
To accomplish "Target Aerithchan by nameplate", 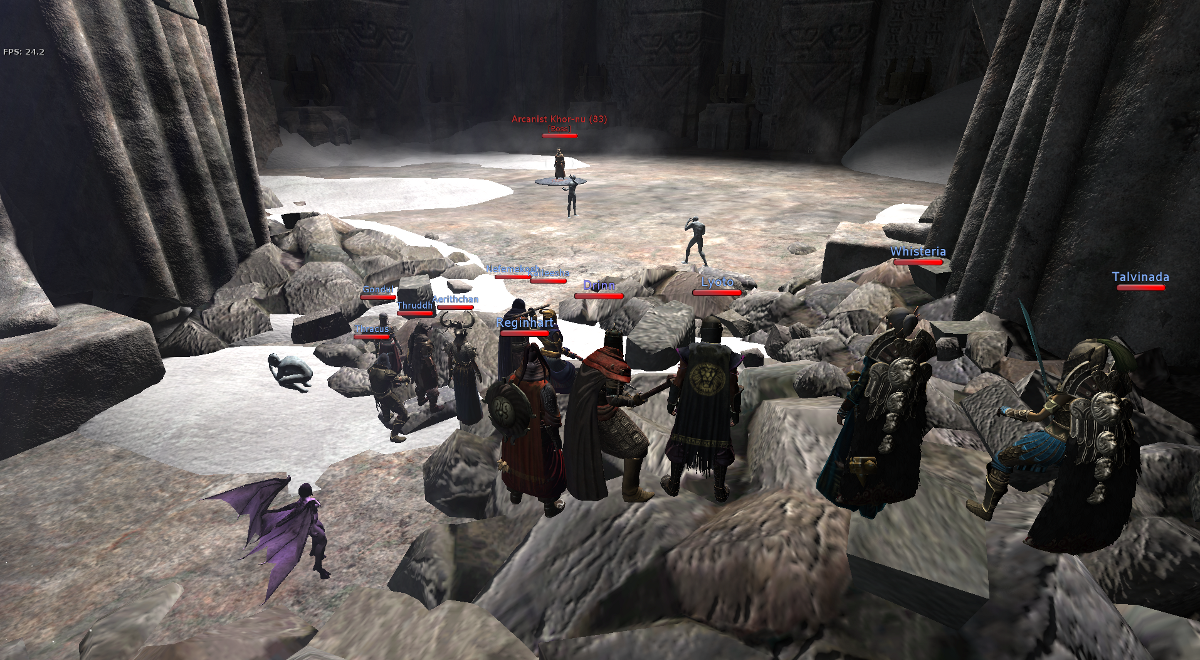I will 455,299.
